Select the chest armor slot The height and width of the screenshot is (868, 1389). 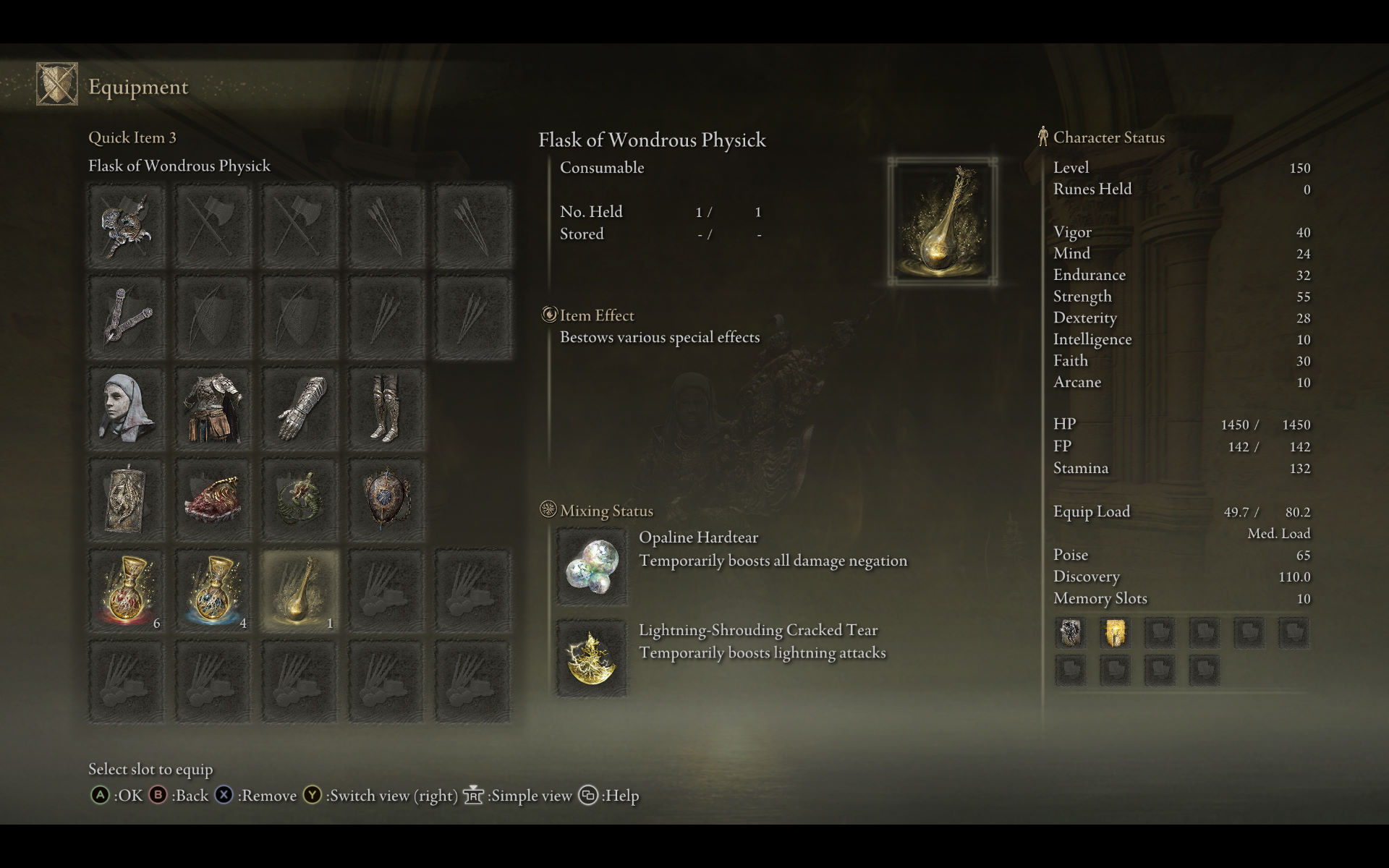213,409
